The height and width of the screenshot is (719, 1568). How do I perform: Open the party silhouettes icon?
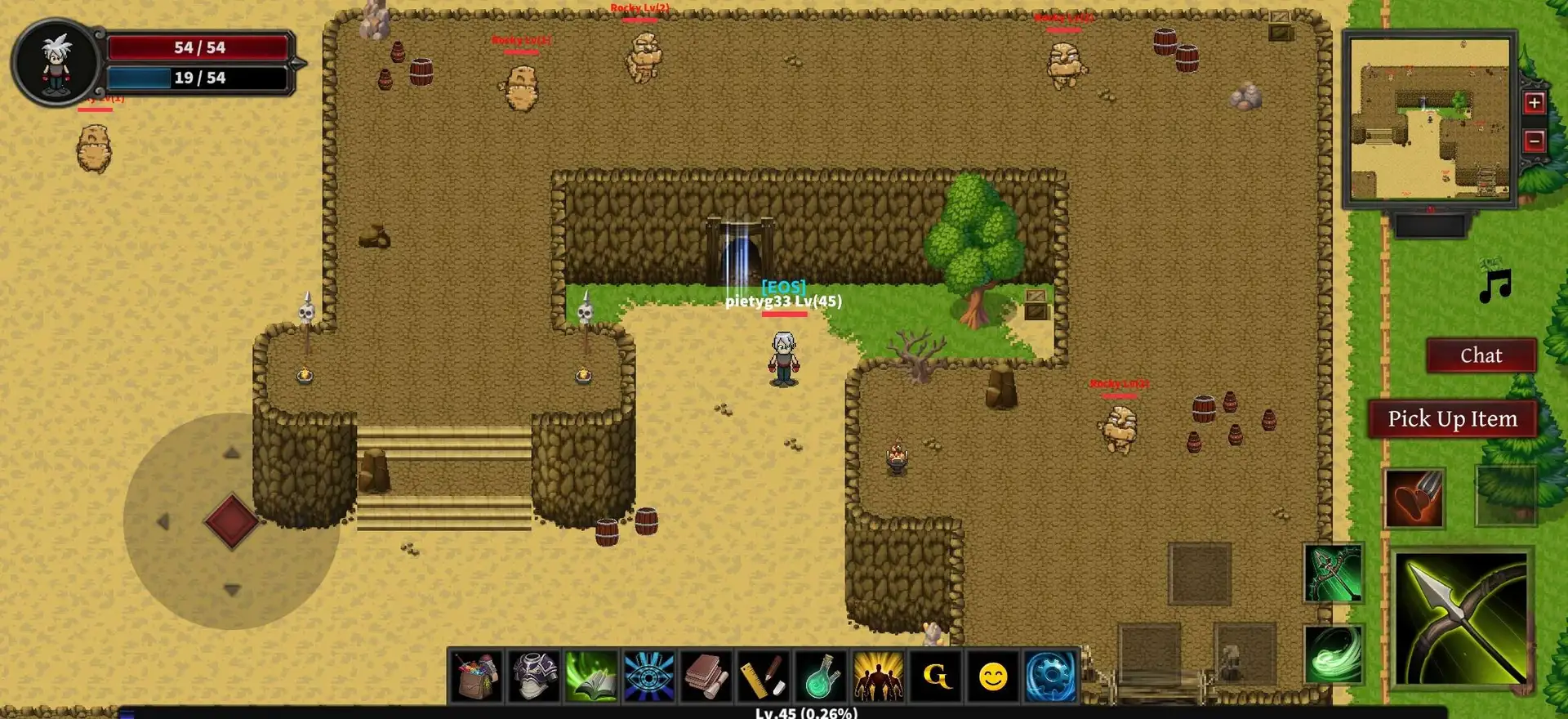coord(878,676)
